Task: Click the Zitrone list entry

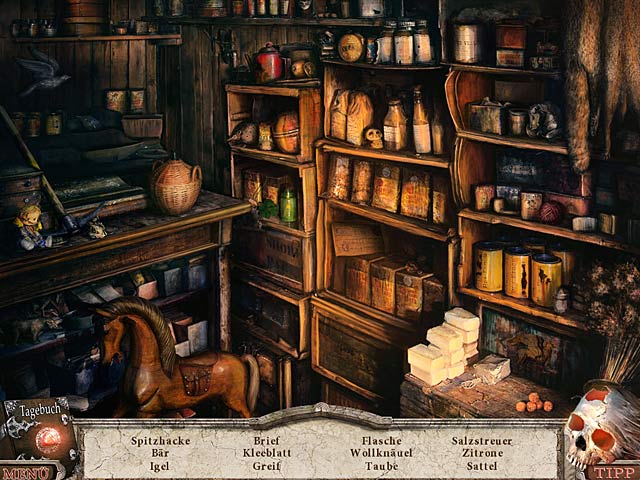Action: pos(482,452)
